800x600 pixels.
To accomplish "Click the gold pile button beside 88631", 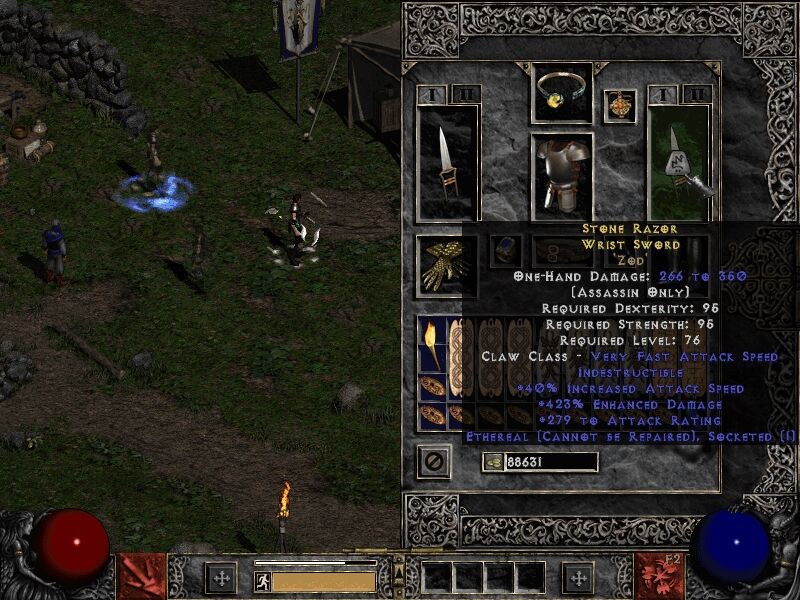I will [492, 462].
